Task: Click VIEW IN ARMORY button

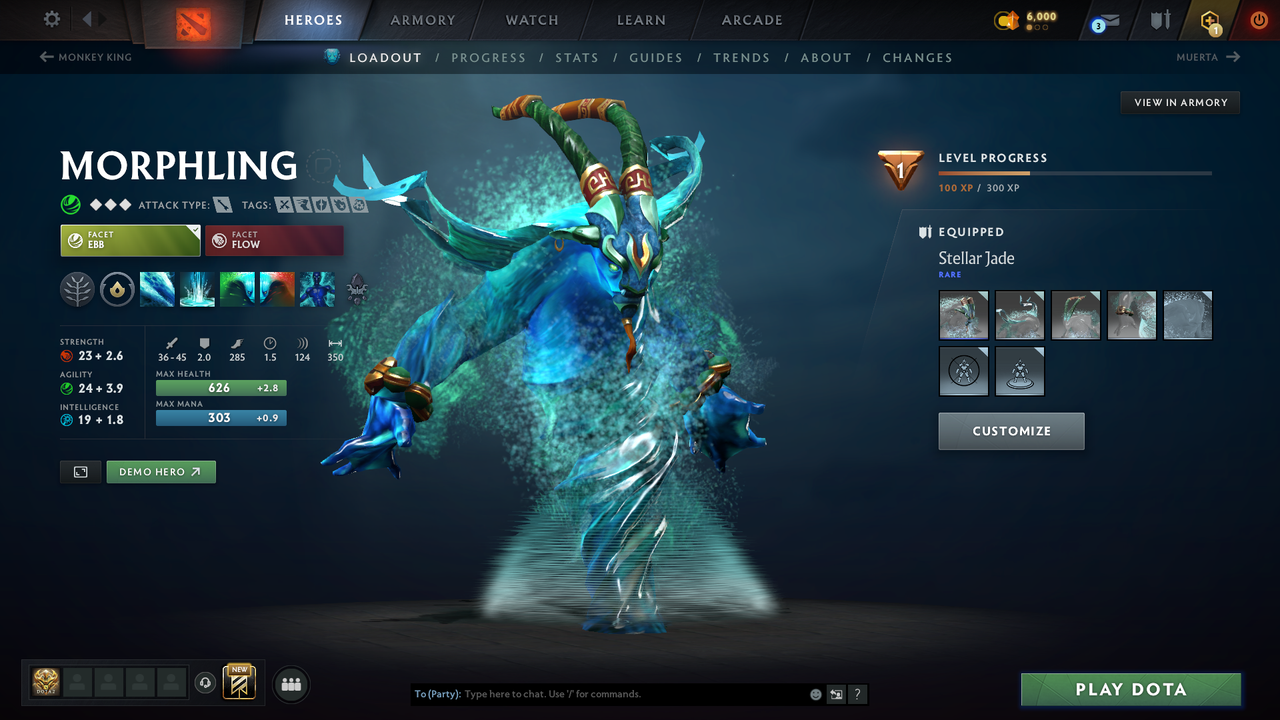Action: click(x=1179, y=102)
